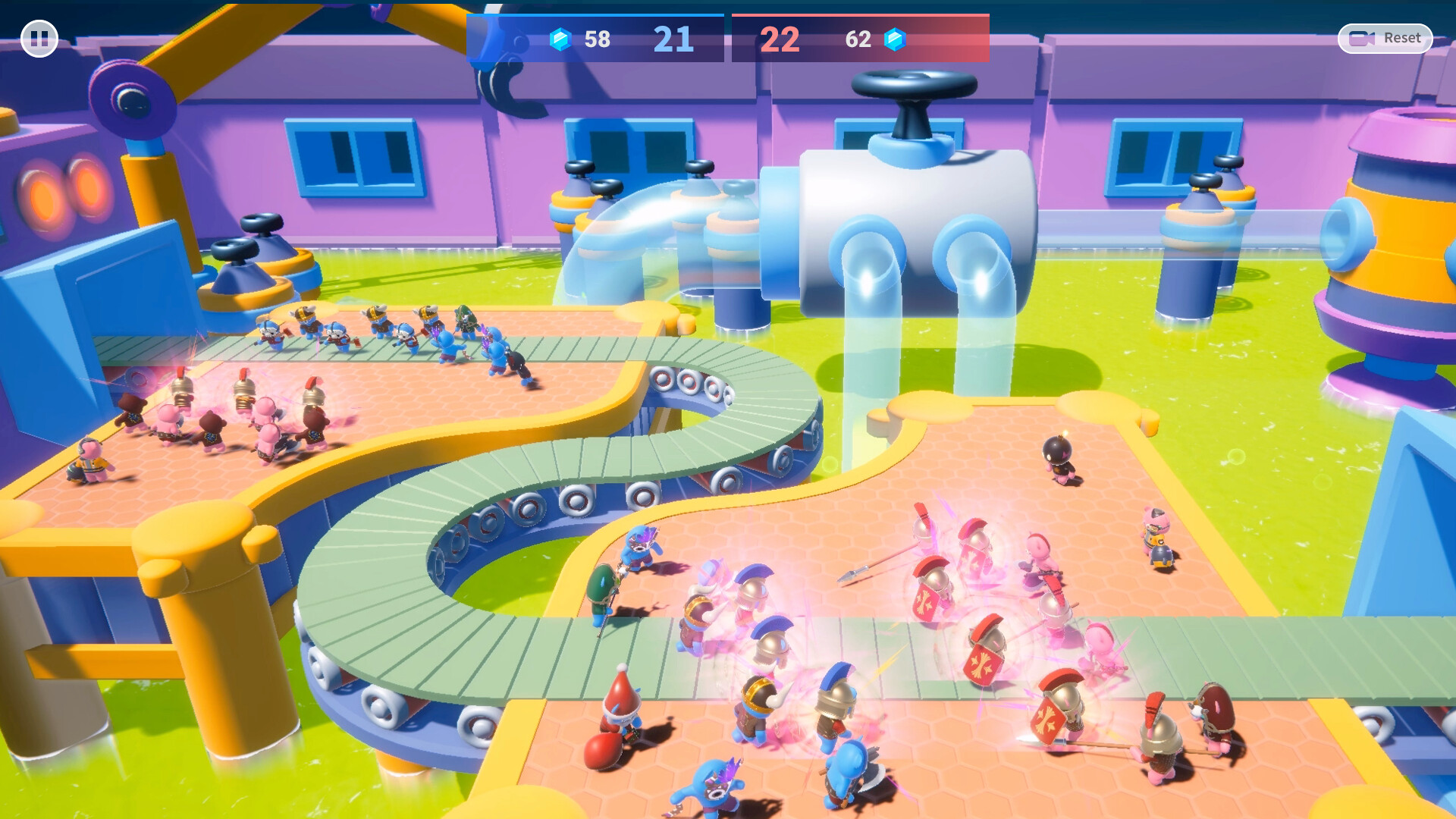
Task: Select the blue team's gem icon
Action: (560, 40)
